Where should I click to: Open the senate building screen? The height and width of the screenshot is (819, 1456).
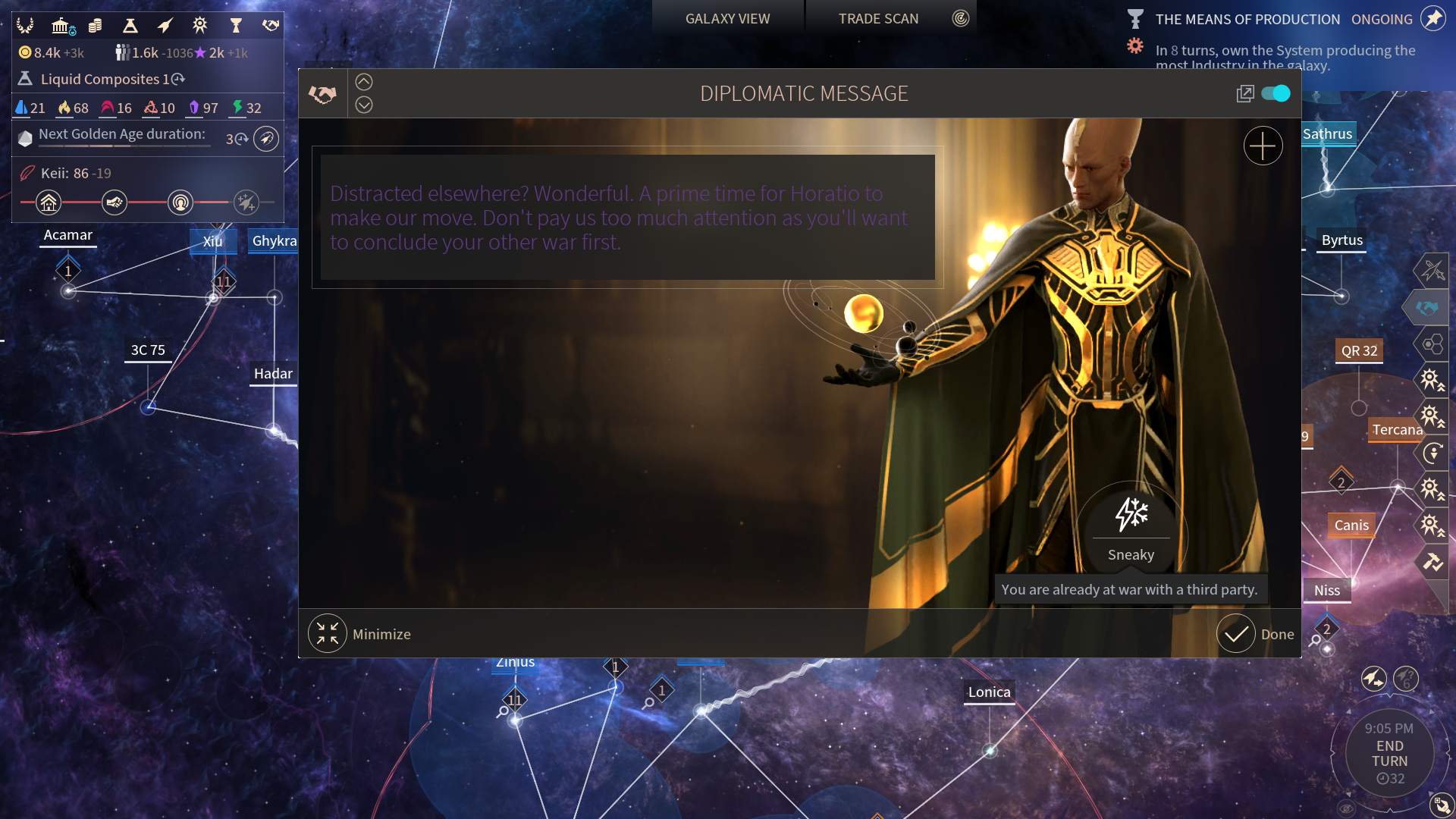pos(61,26)
